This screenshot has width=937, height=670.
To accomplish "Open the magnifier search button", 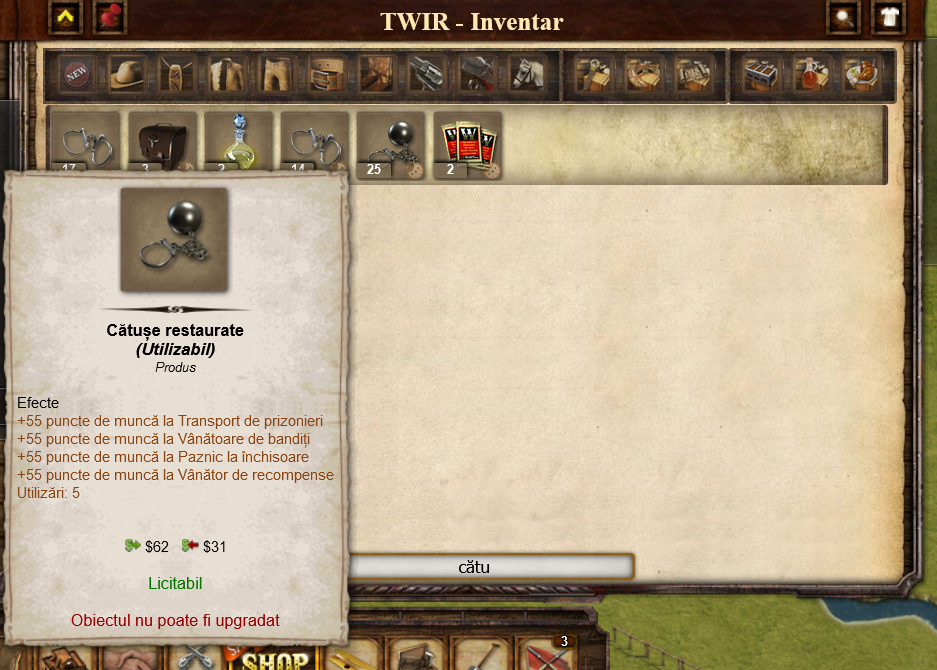I will pos(845,17).
